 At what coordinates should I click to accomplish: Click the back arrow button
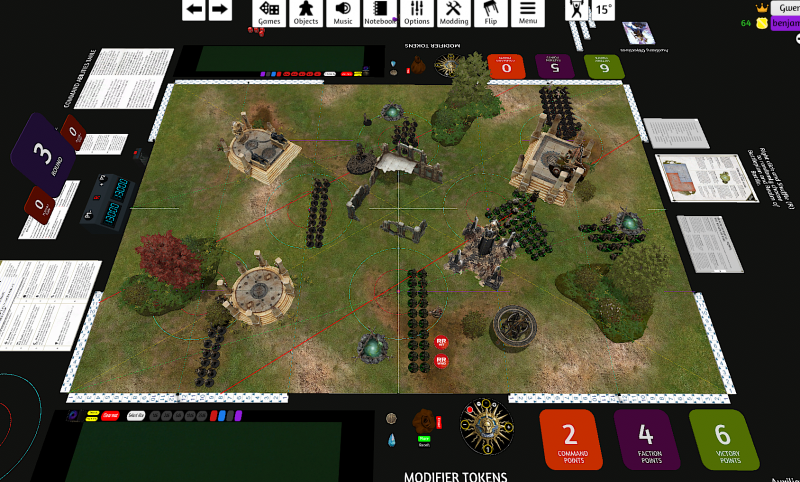(194, 10)
